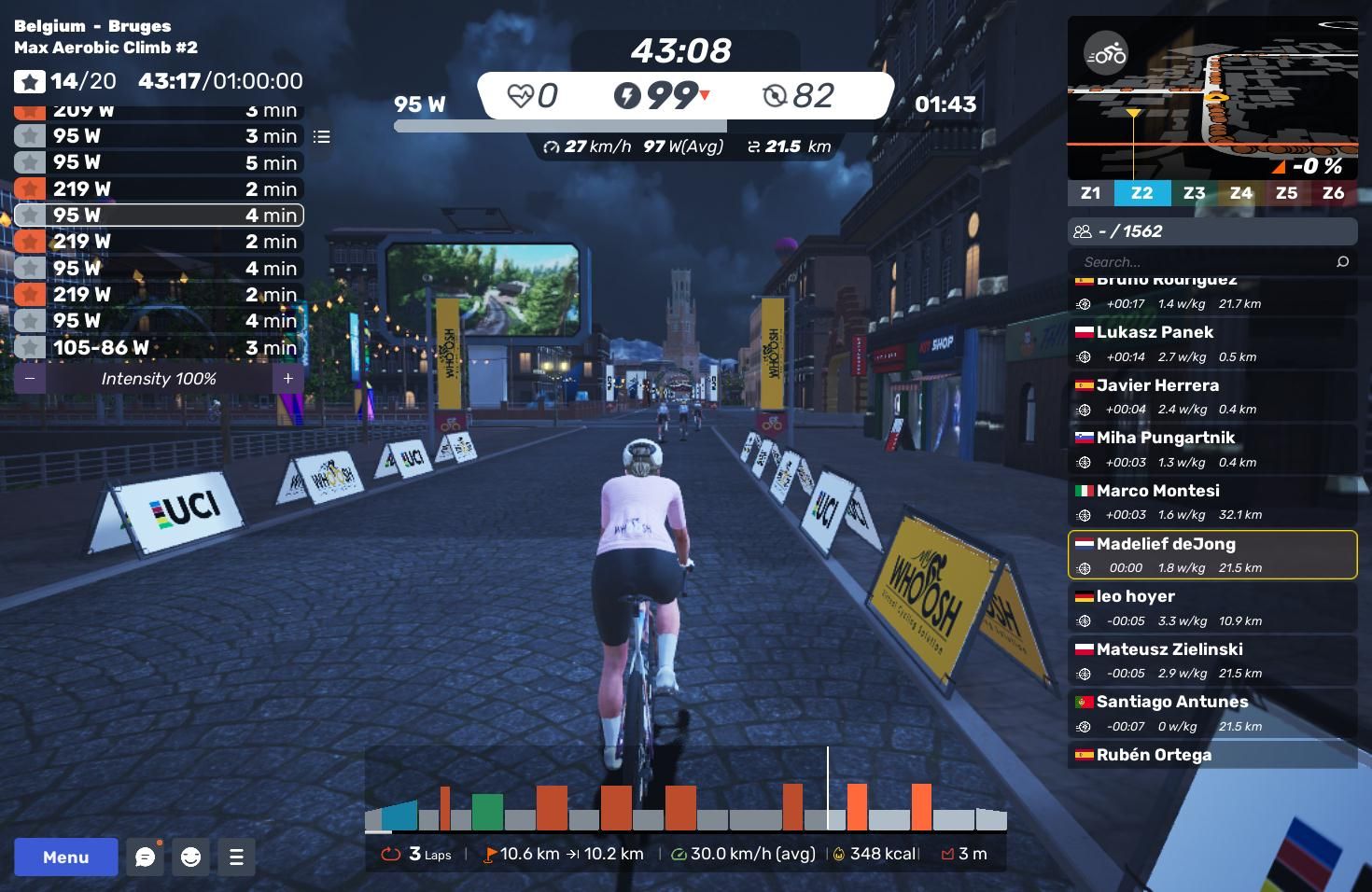Click the cyclist icon on the minimap
This screenshot has height=892, width=1372.
coord(1106,54)
